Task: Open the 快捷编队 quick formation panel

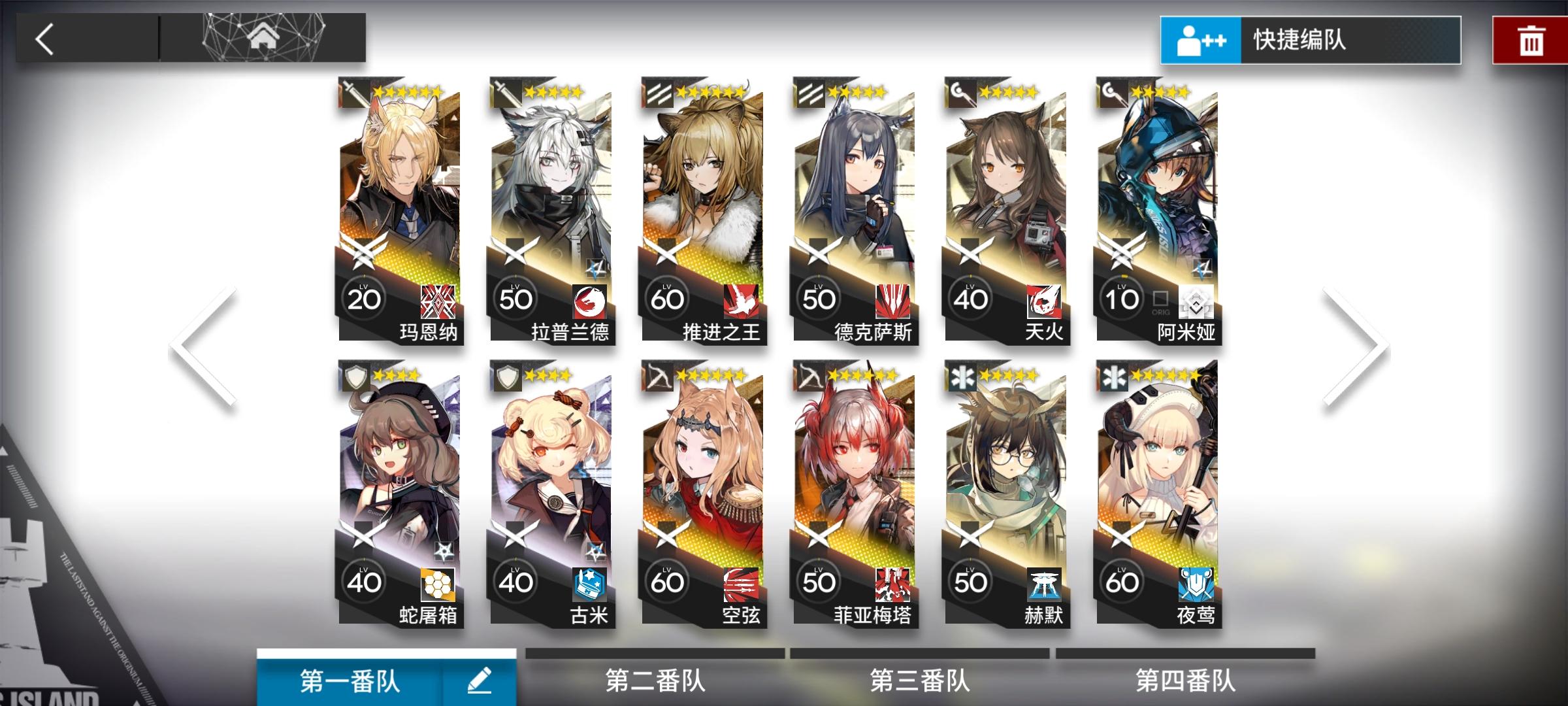Action: 1307,41
